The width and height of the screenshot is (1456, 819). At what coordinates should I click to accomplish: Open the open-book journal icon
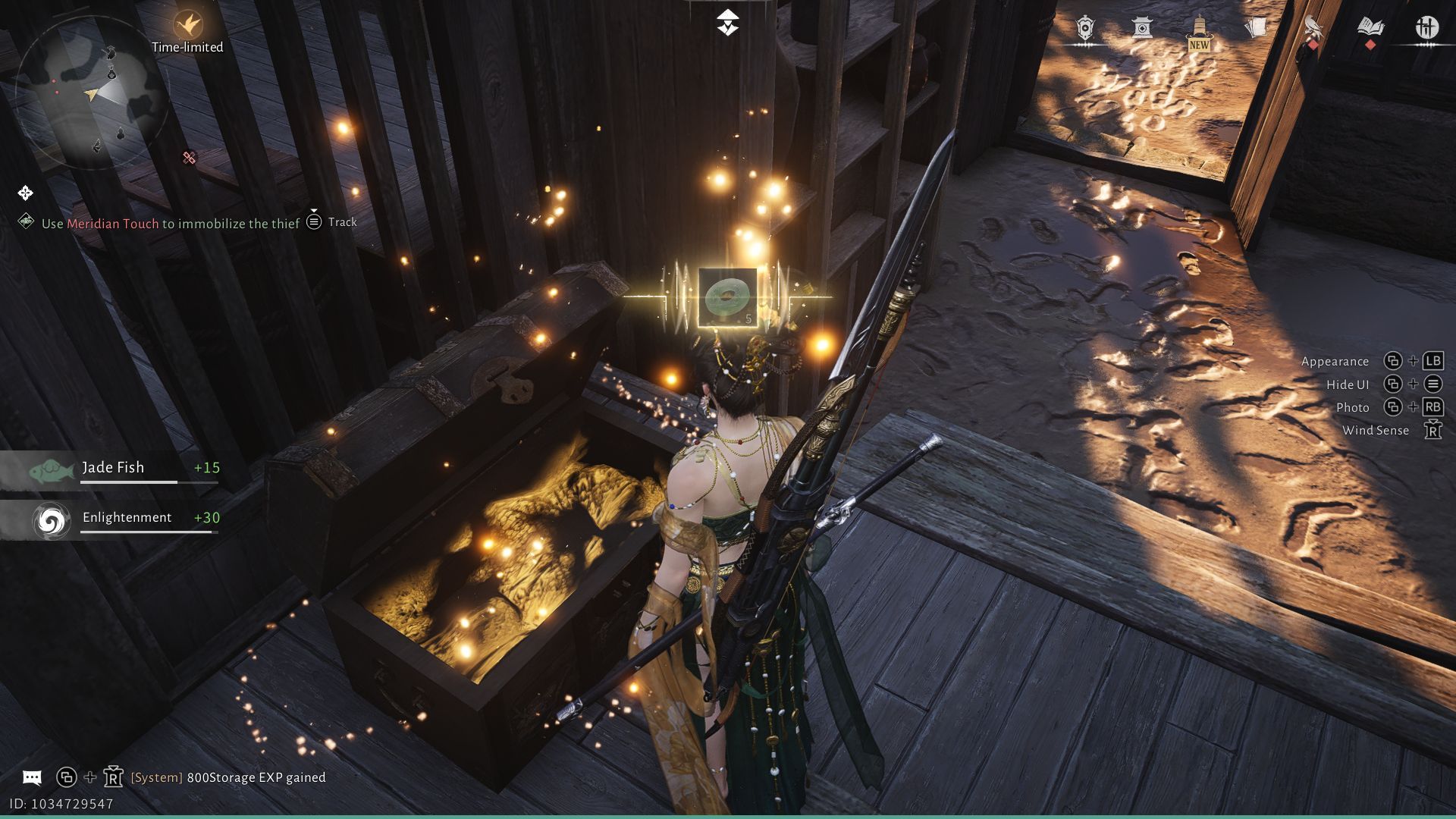[x=1370, y=29]
